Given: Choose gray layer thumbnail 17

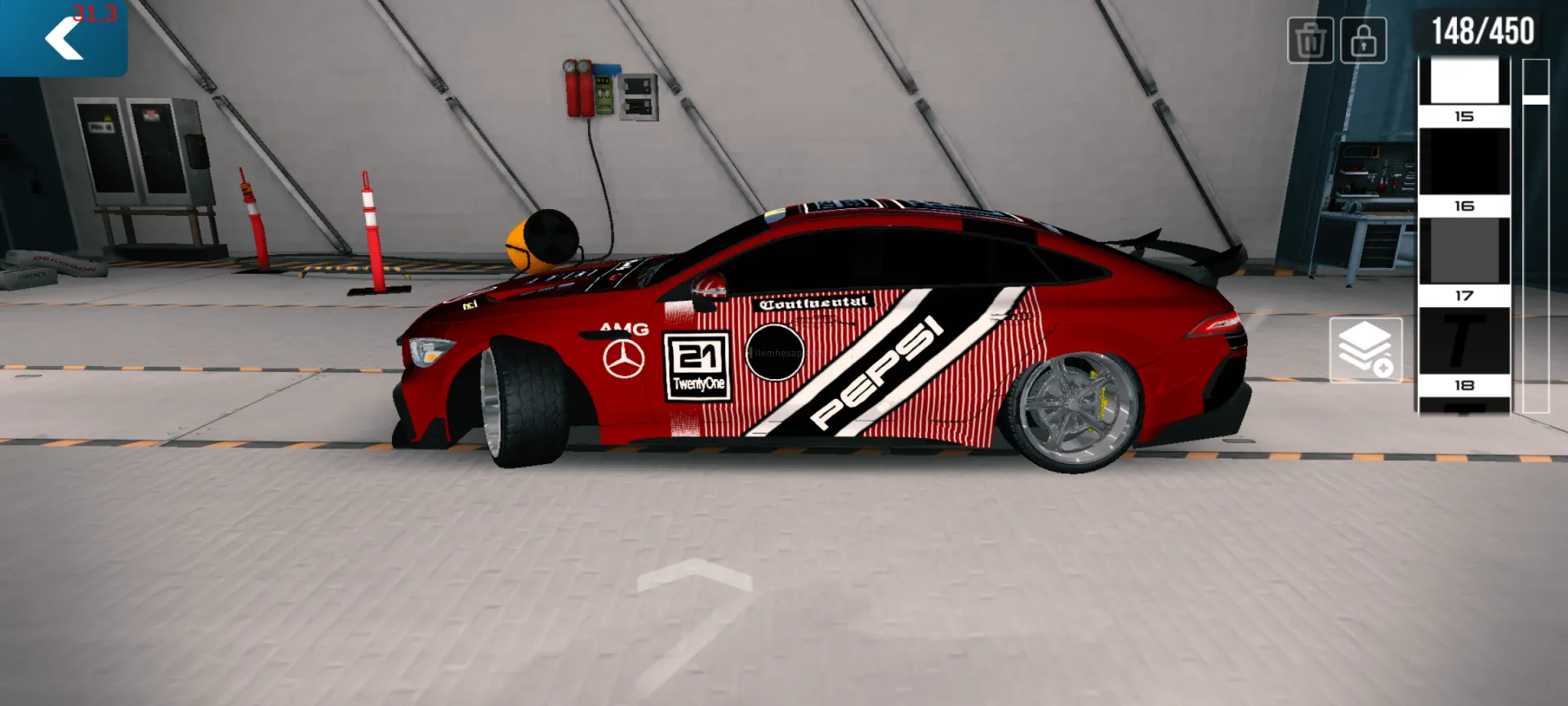Looking at the screenshot, I should click(x=1463, y=252).
